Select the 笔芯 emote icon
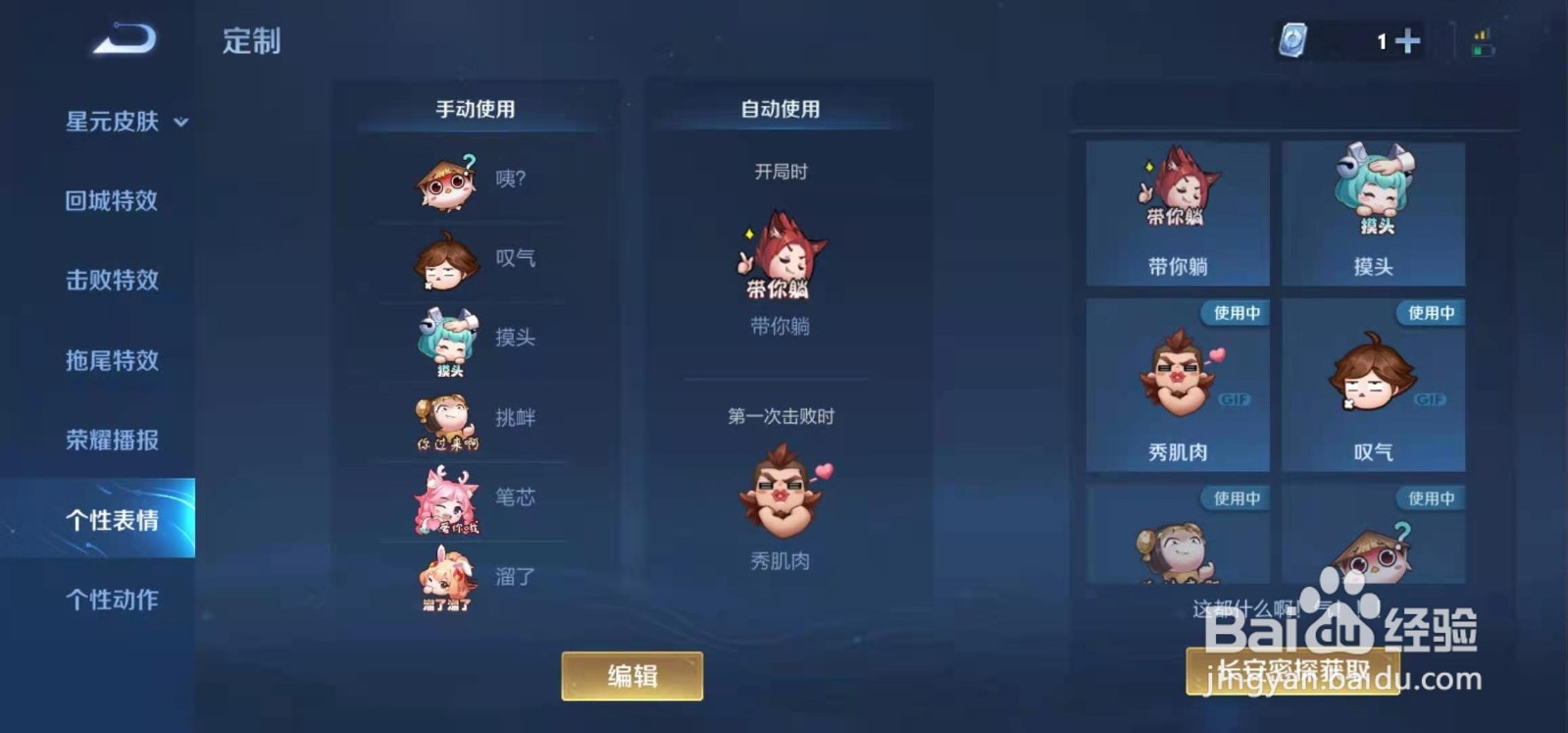 click(x=449, y=498)
